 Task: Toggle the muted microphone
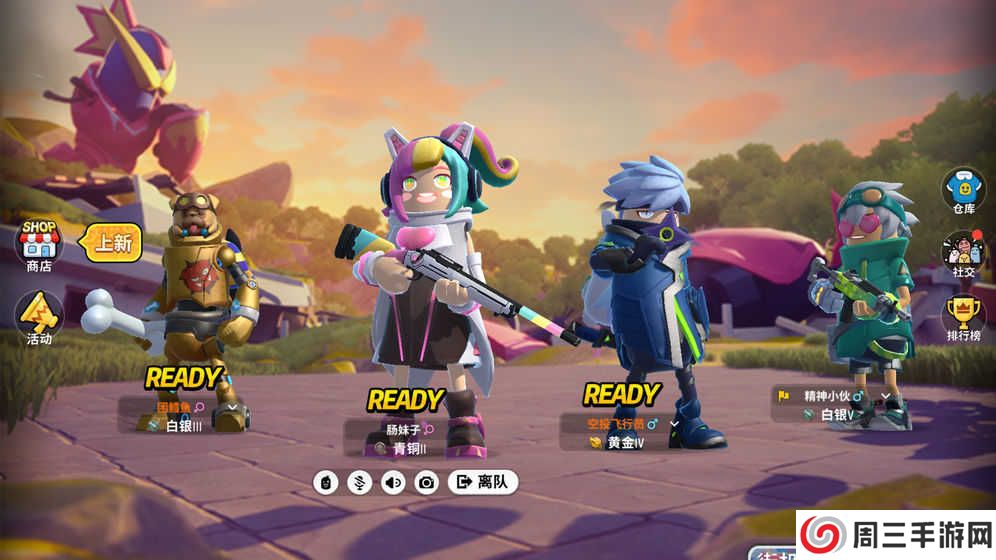pyautogui.click(x=359, y=482)
